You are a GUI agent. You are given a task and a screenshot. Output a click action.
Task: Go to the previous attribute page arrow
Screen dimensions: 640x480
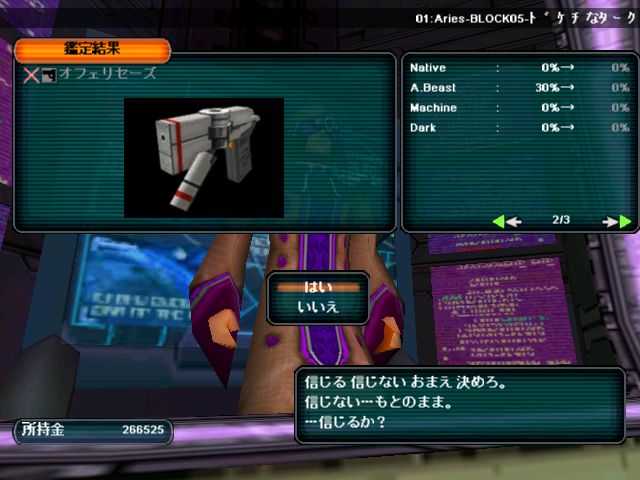pos(508,221)
